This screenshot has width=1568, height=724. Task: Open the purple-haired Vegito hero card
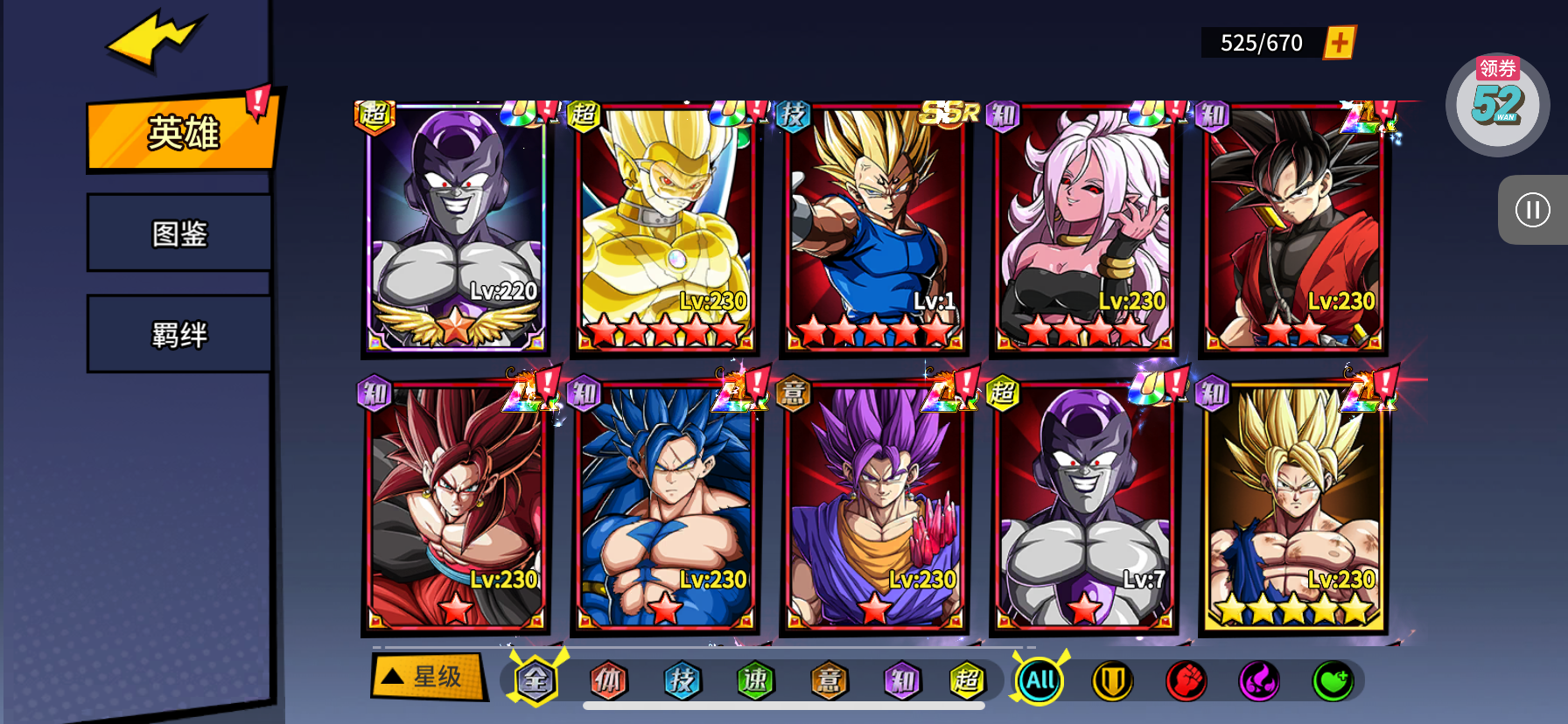point(874,507)
